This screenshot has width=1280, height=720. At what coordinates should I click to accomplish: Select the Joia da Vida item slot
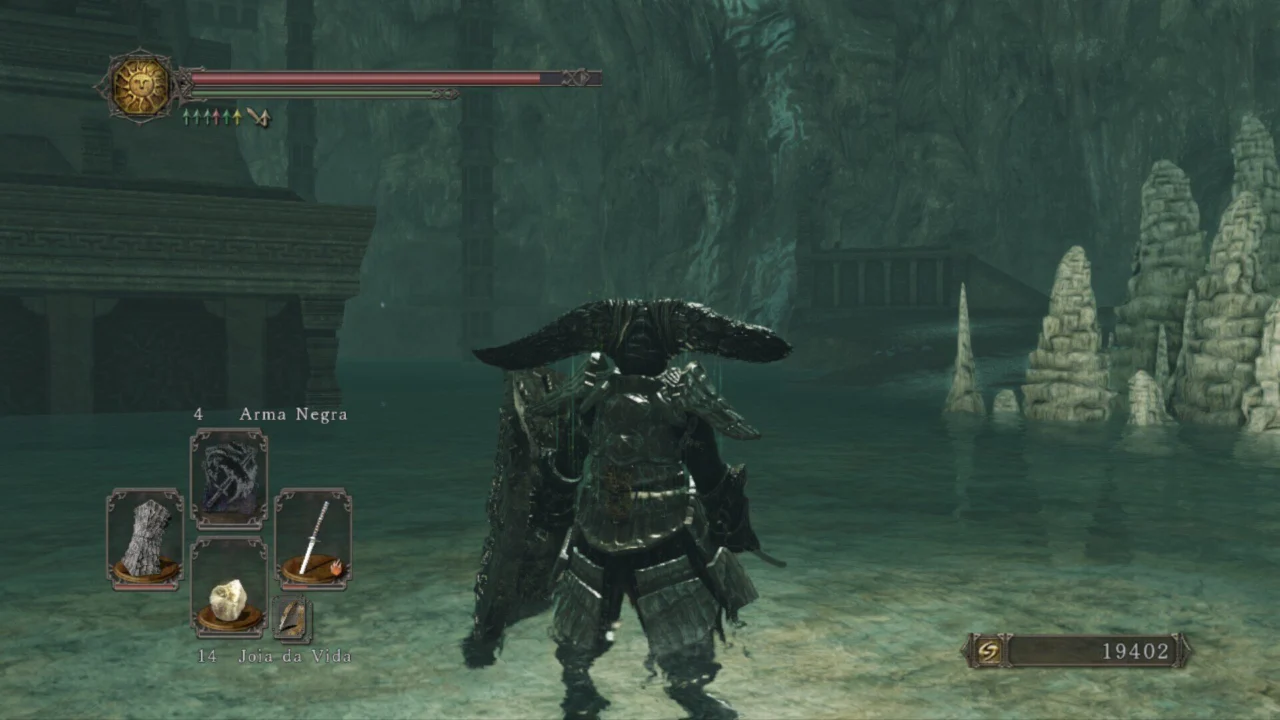point(229,588)
